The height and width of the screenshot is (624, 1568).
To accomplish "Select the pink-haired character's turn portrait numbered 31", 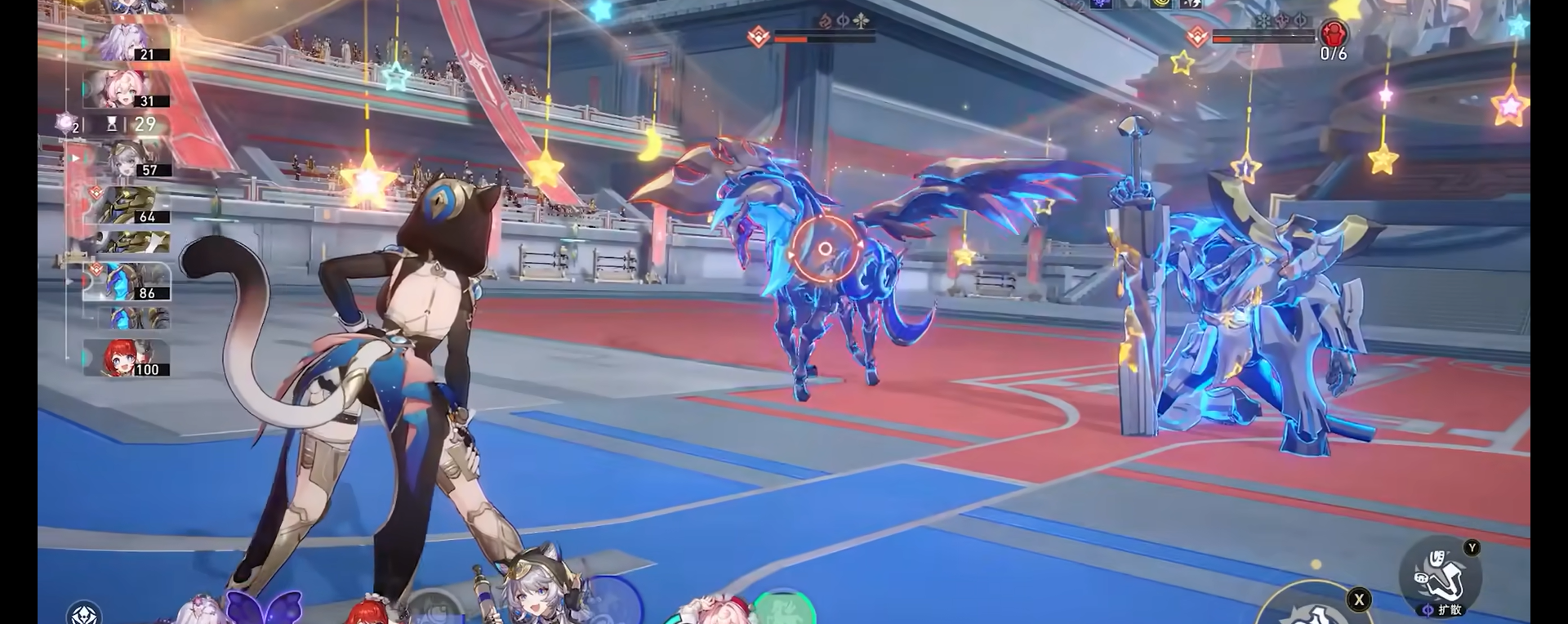I will point(127,89).
